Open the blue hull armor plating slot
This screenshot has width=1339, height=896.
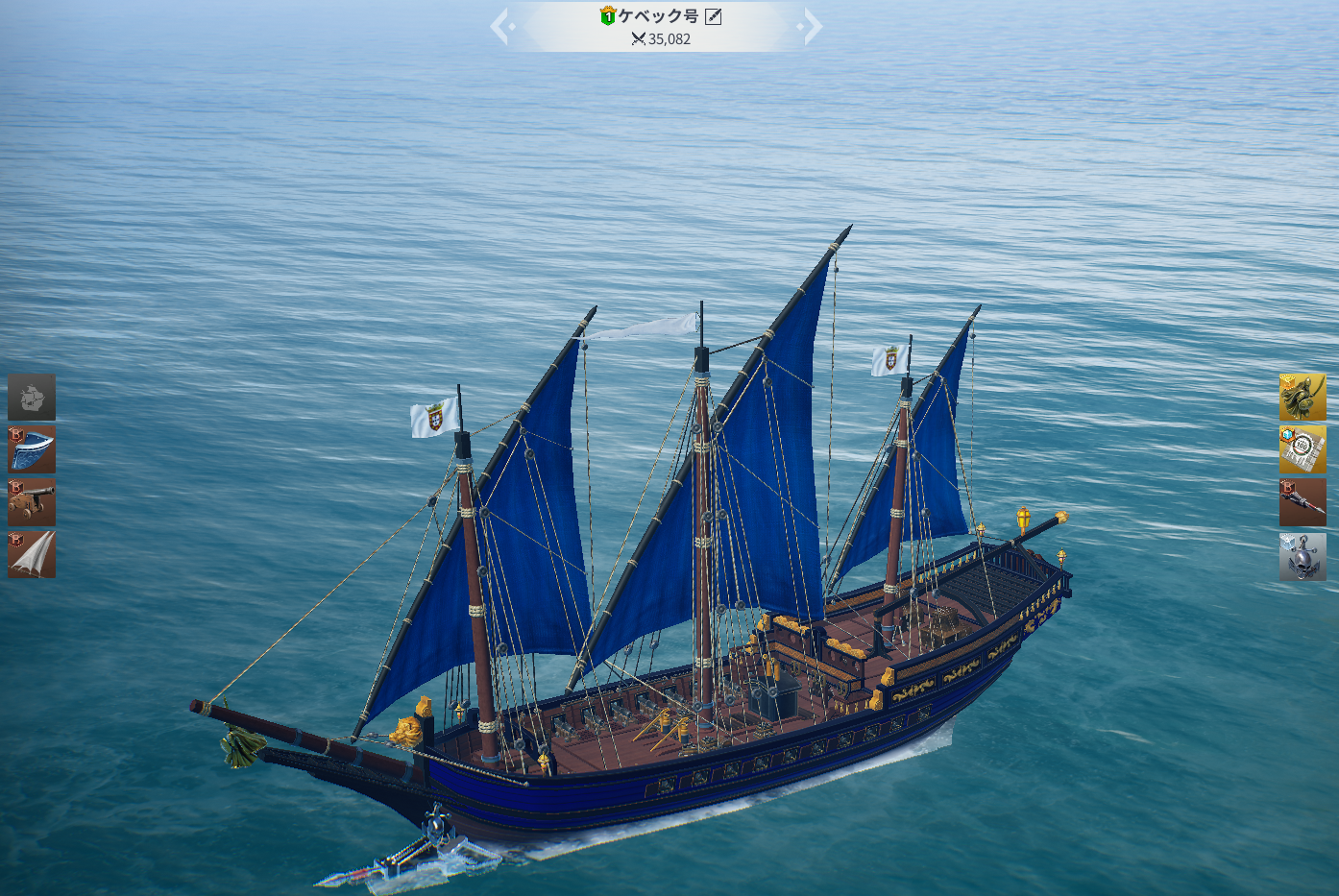point(32,449)
